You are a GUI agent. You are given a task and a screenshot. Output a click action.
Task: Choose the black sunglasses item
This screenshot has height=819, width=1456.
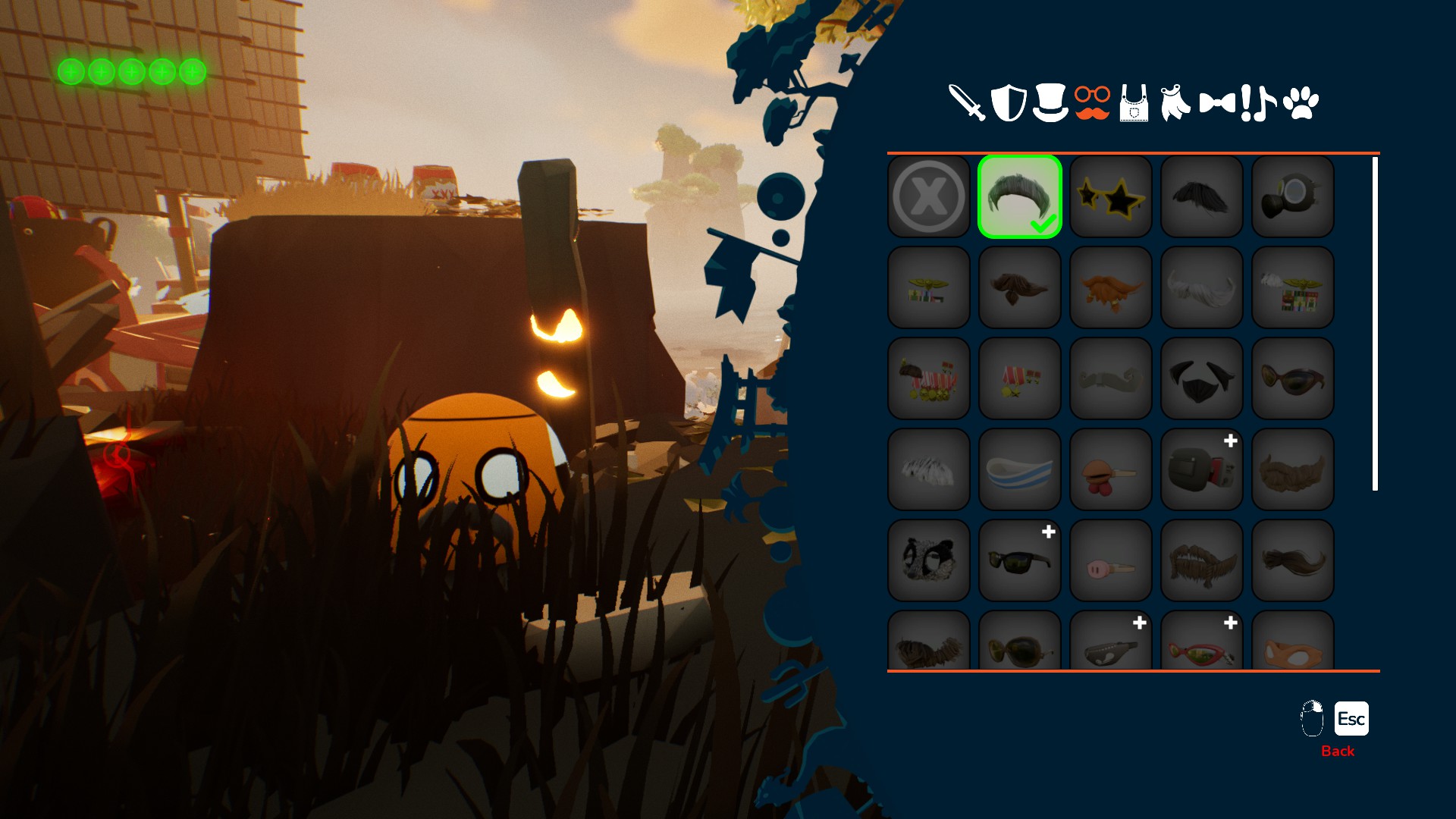[1020, 561]
